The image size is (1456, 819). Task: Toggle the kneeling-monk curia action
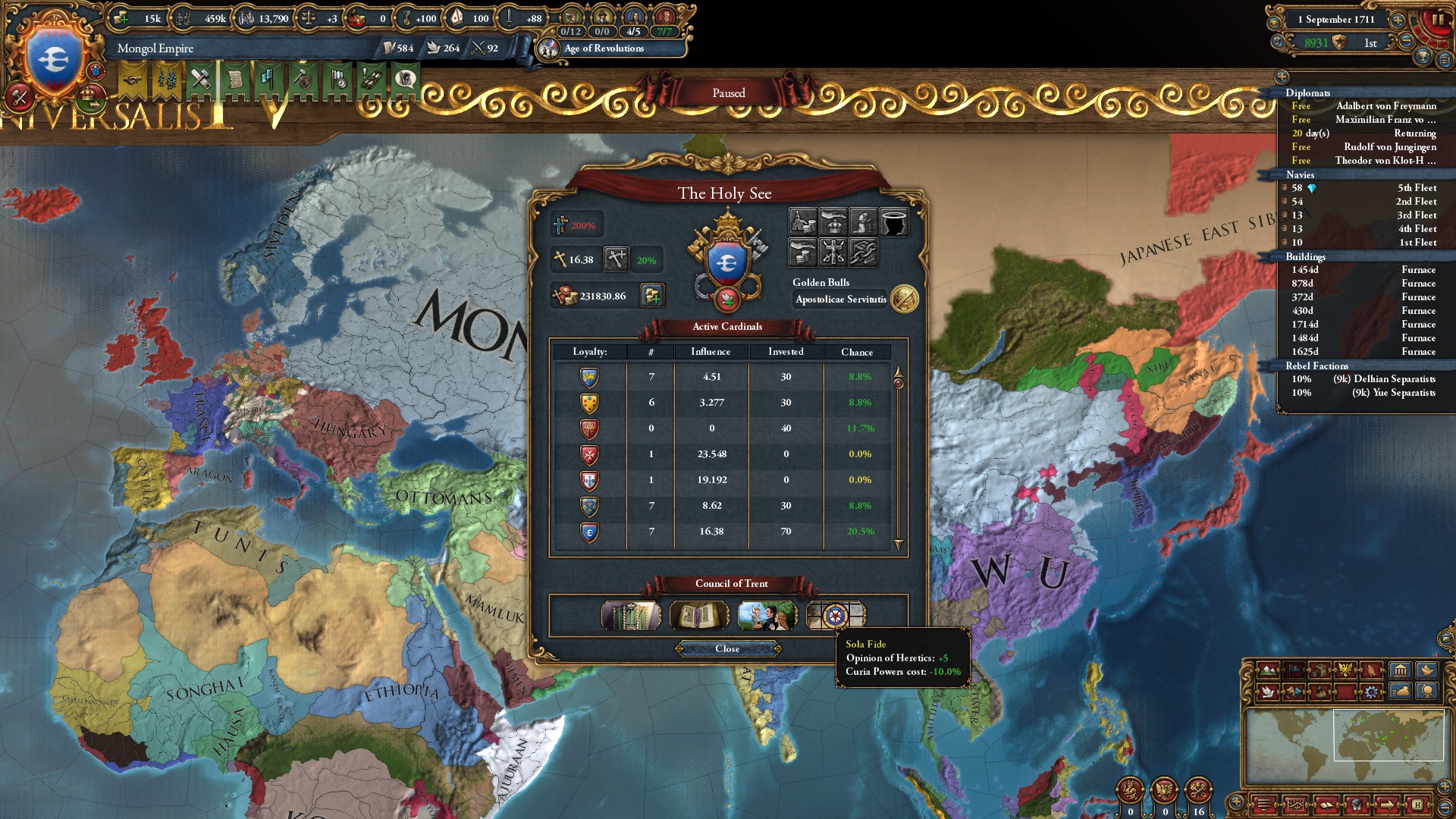point(864,221)
